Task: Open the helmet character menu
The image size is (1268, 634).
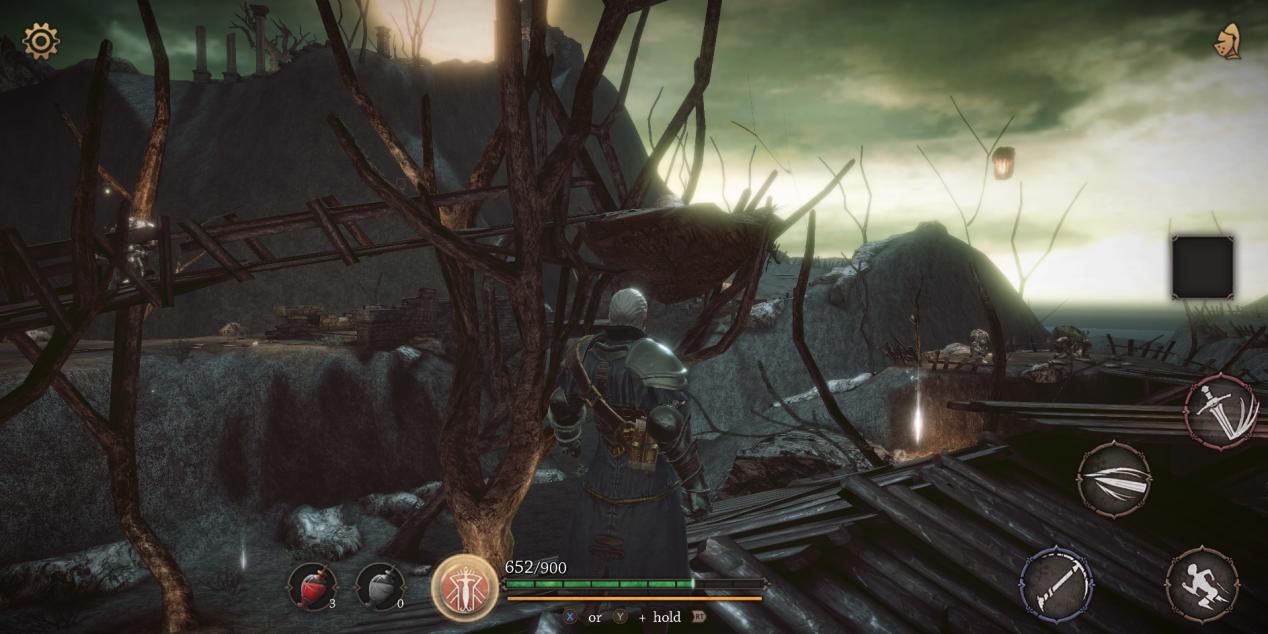Action: 1227,42
